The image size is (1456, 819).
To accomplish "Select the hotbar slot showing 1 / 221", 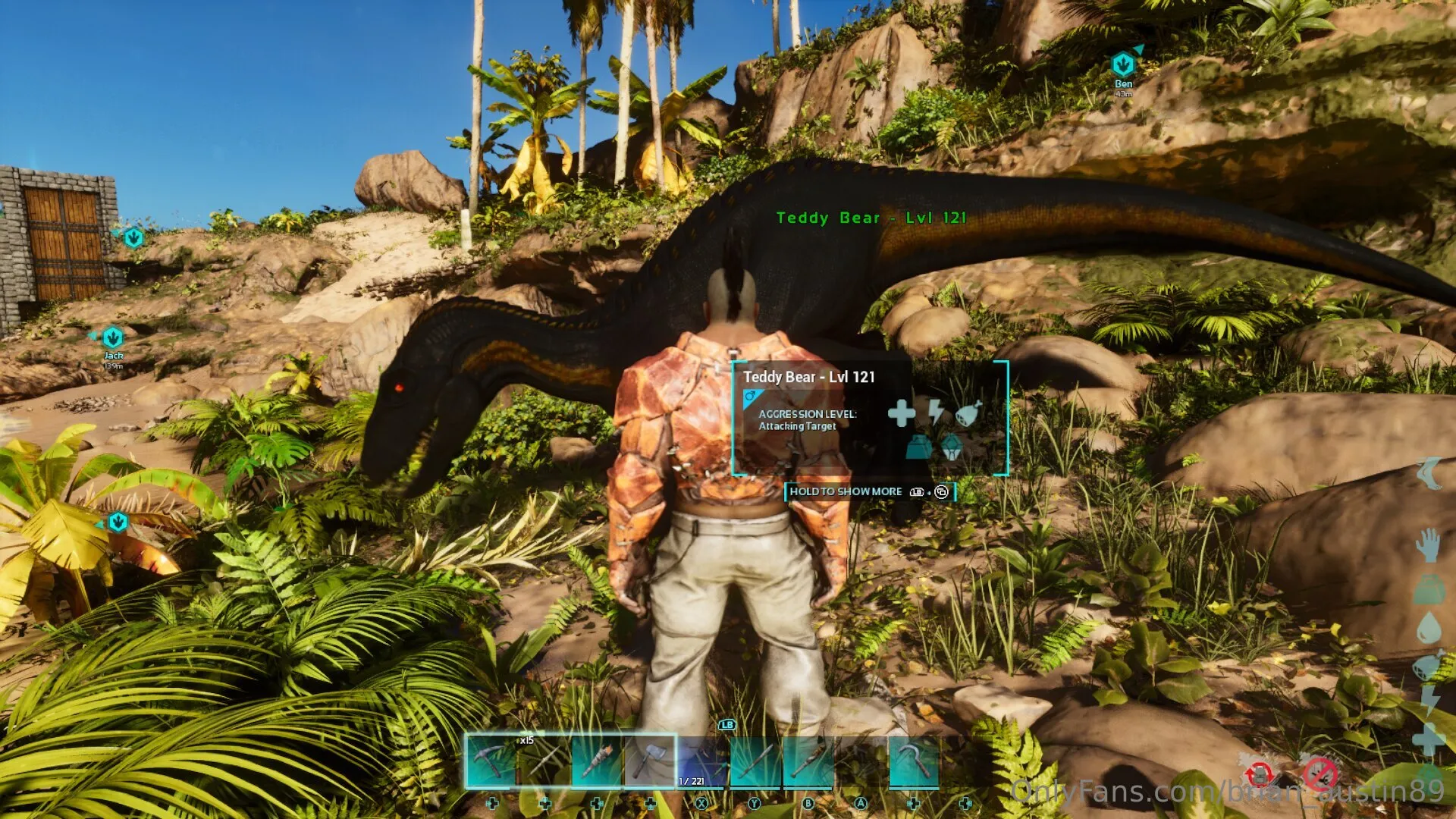I will (702, 761).
